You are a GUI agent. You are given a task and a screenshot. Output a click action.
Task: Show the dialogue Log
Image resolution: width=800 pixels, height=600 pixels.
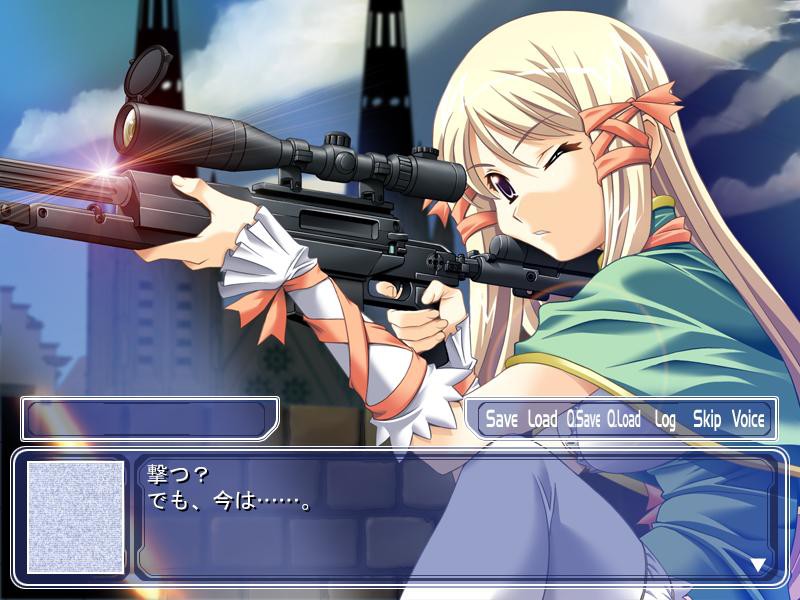pyautogui.click(x=665, y=420)
